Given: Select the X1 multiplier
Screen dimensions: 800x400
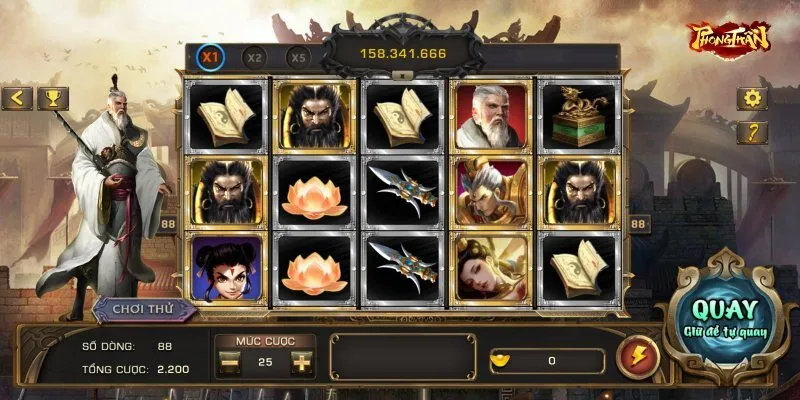Looking at the screenshot, I should (x=211, y=57).
